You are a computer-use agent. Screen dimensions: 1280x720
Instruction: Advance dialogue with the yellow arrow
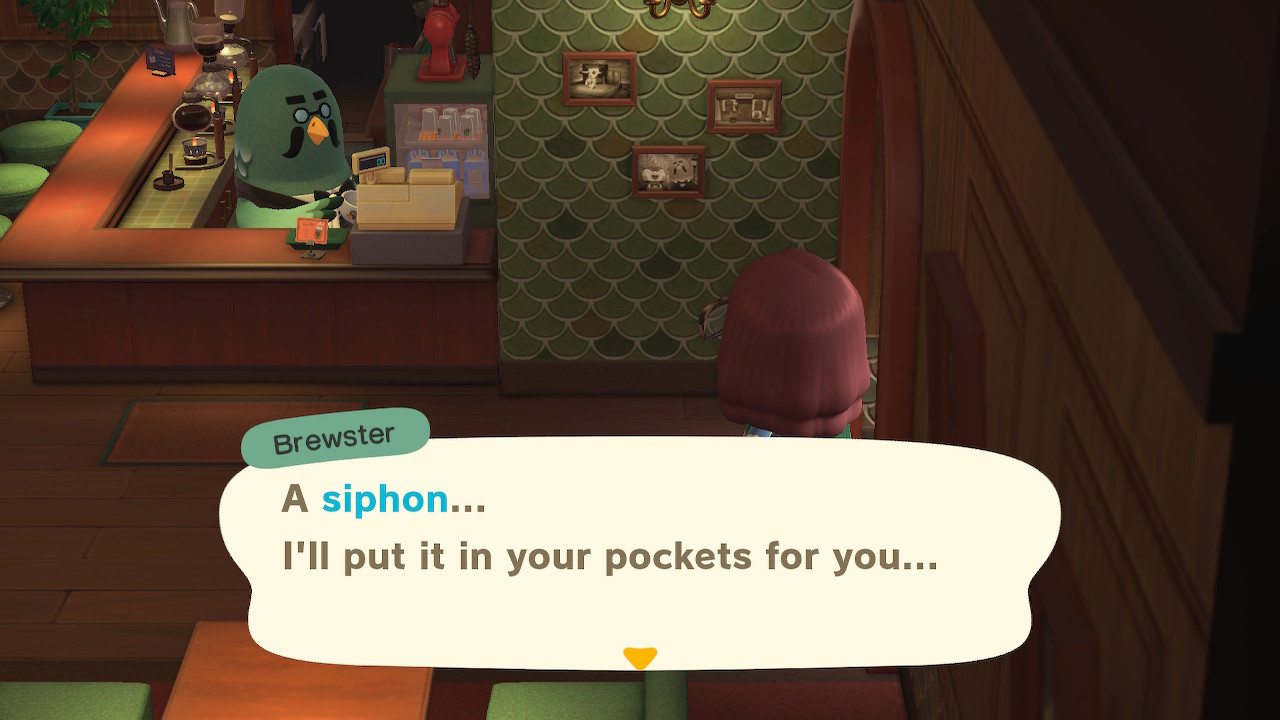tap(640, 657)
